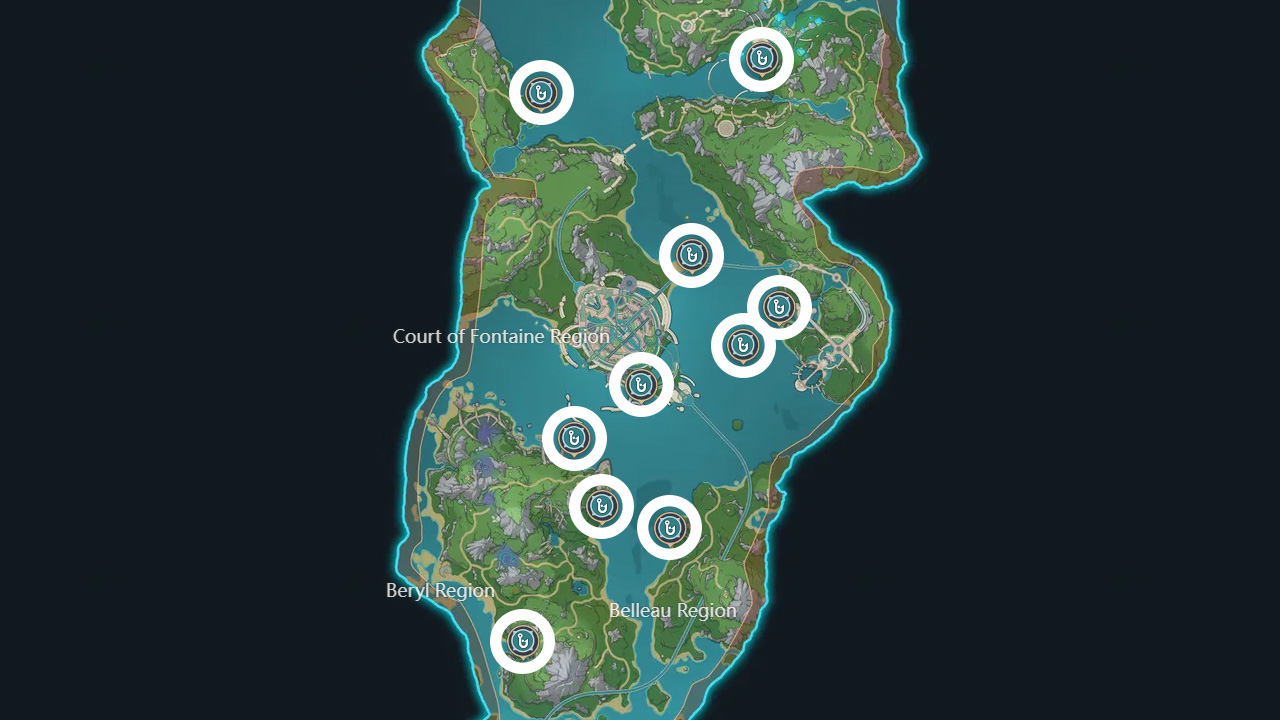Click the Court of Fontaine Region label

pos(501,337)
